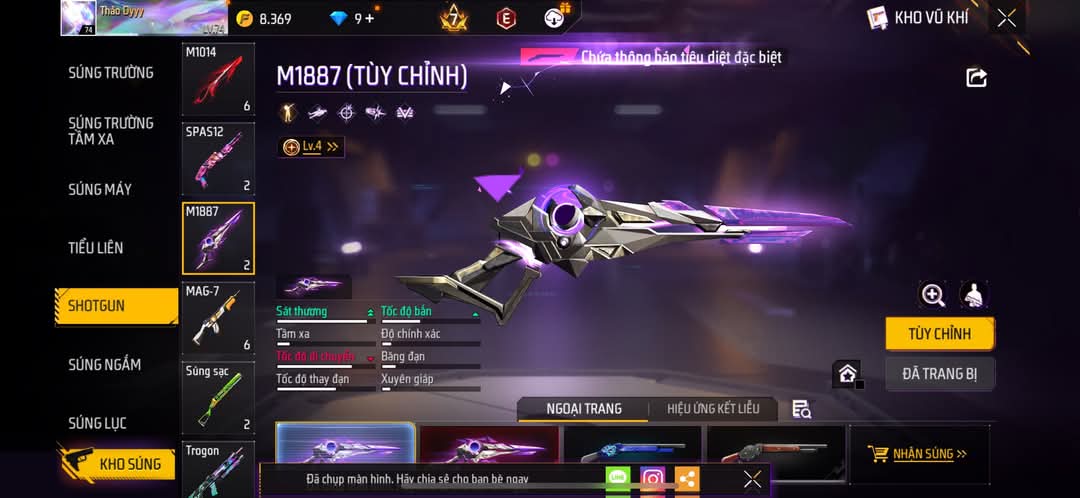Image resolution: width=1080 pixels, height=498 pixels.
Task: Switch to the Ngoại Trang tab
Action: point(584,408)
